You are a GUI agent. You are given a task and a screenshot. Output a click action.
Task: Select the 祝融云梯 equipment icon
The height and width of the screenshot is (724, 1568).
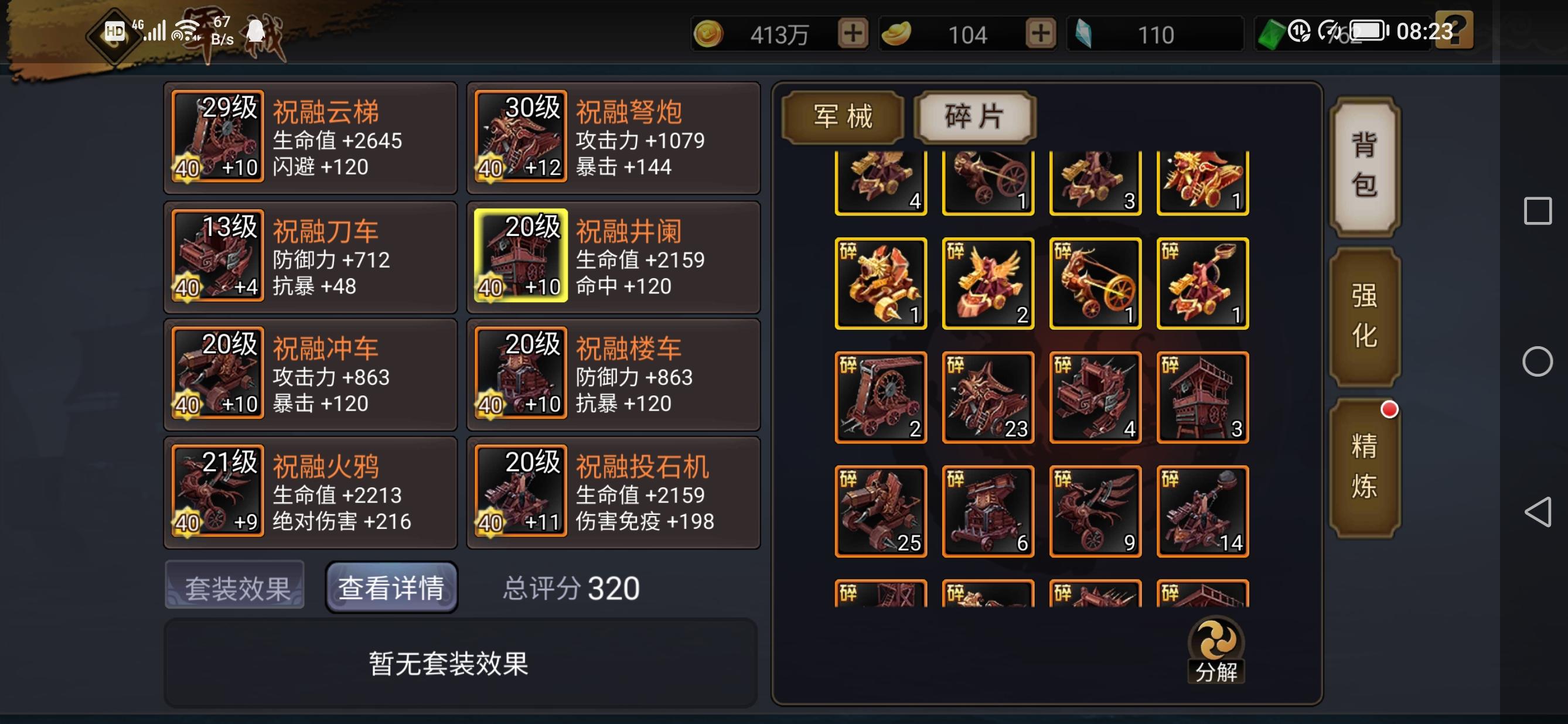point(216,137)
